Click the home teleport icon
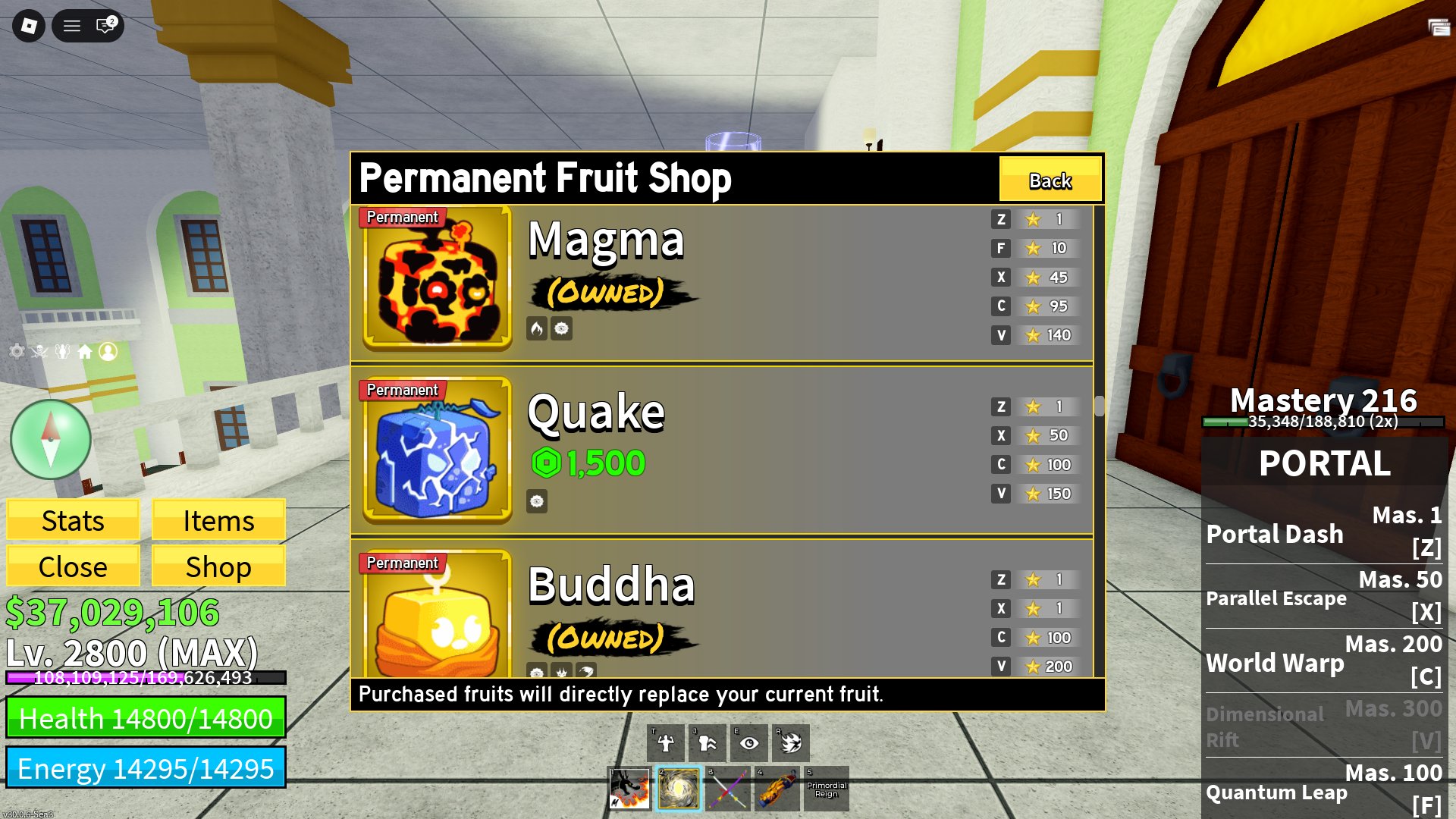 86,353
